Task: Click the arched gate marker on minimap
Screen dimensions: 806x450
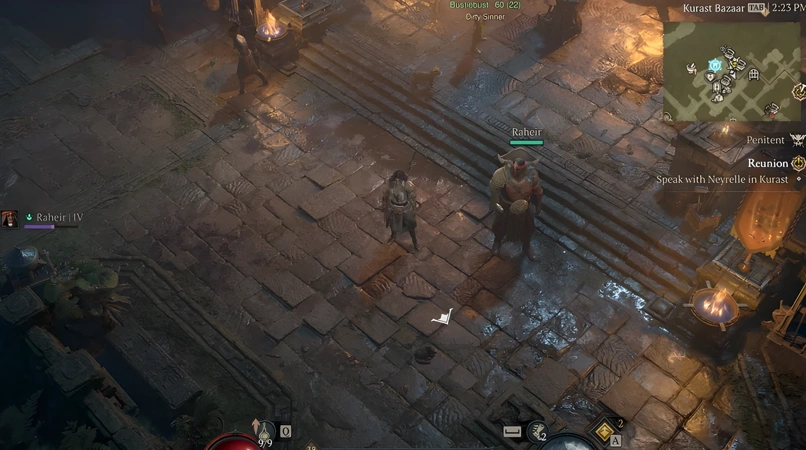Action: click(753, 74)
